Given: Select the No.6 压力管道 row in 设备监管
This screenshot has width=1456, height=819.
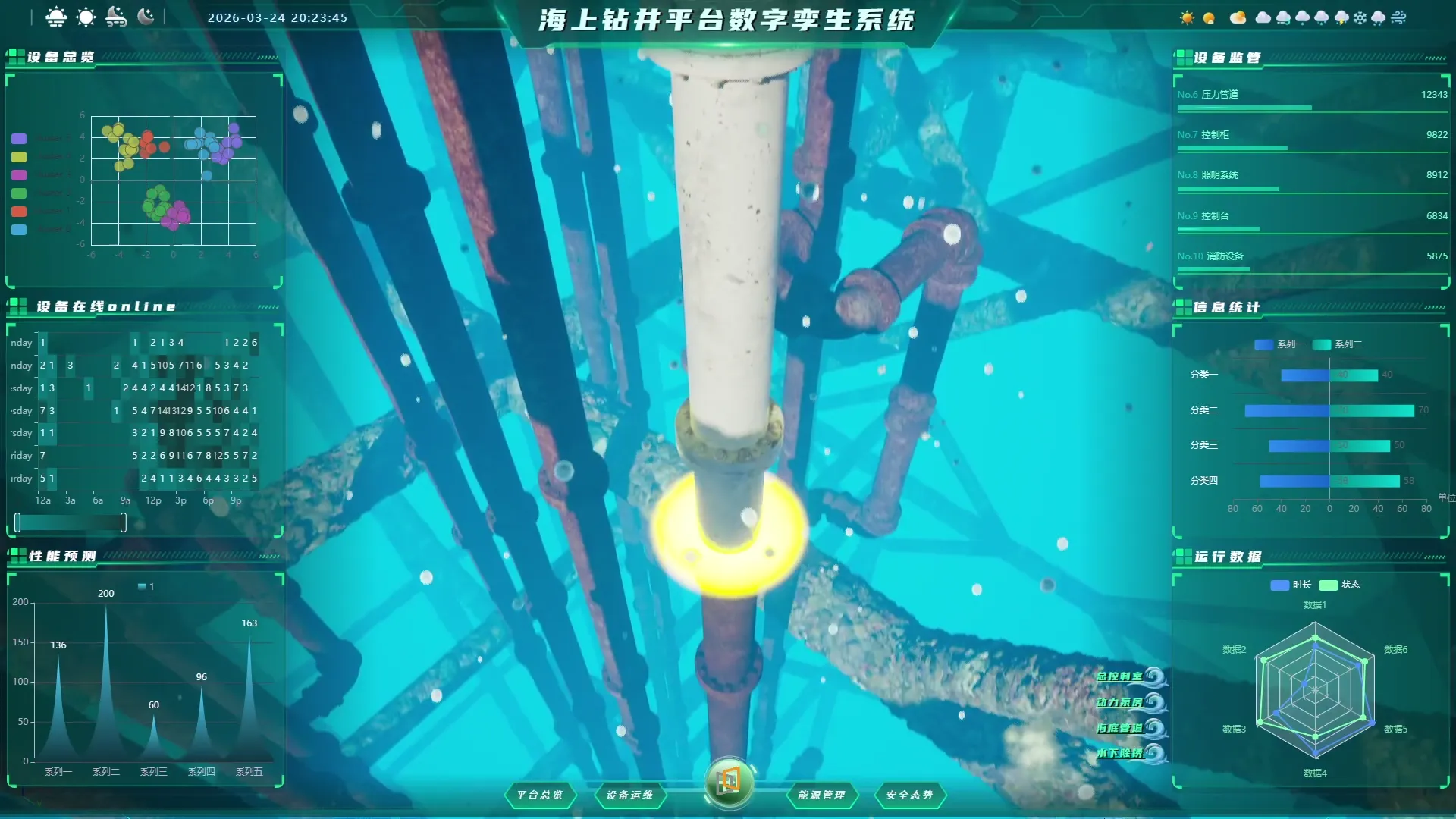Looking at the screenshot, I should [x=1312, y=99].
